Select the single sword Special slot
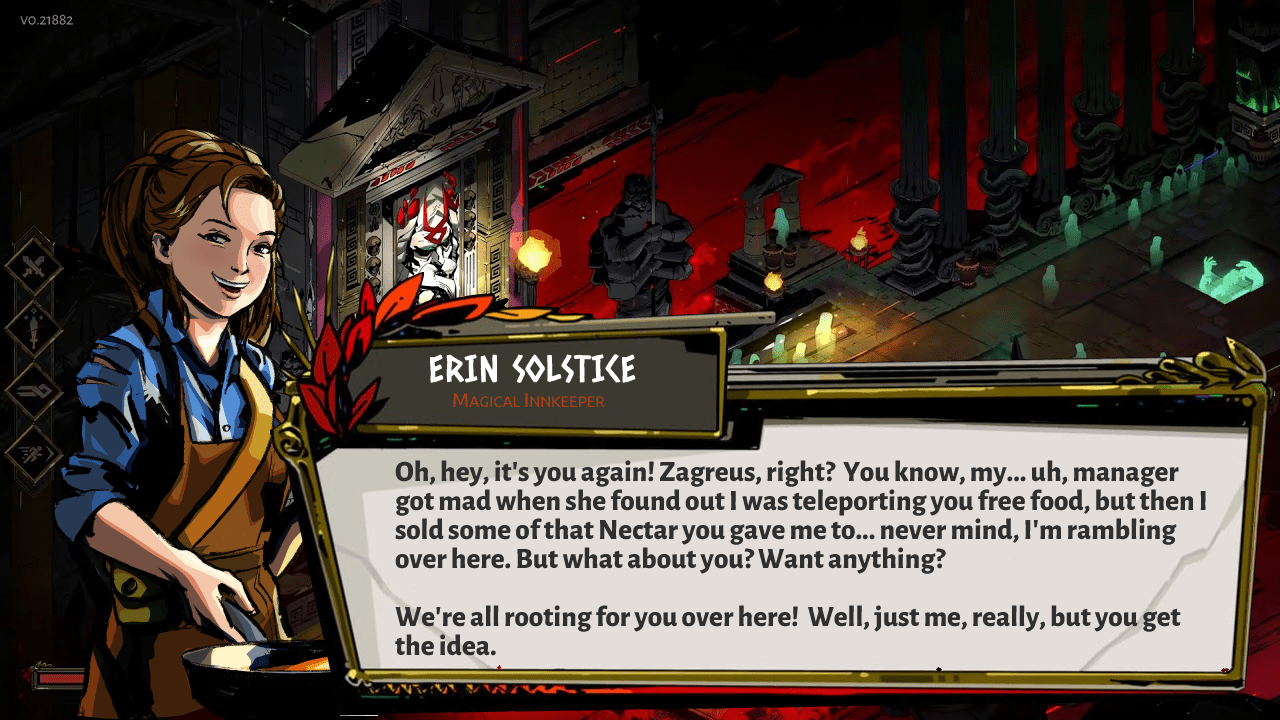Image resolution: width=1280 pixels, height=720 pixels. (x=34, y=329)
